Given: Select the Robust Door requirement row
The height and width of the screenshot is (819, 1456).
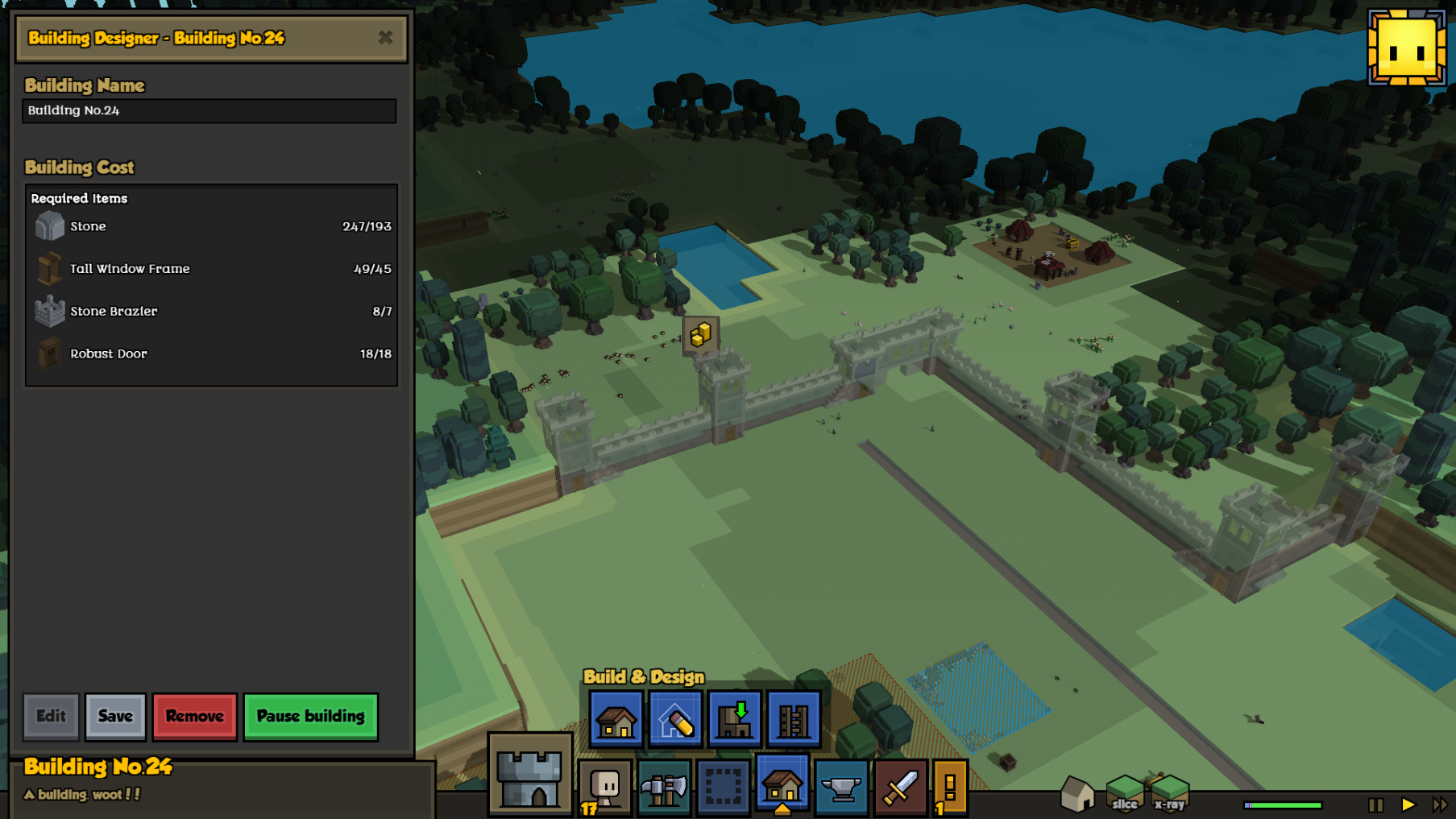Looking at the screenshot, I should [x=211, y=354].
